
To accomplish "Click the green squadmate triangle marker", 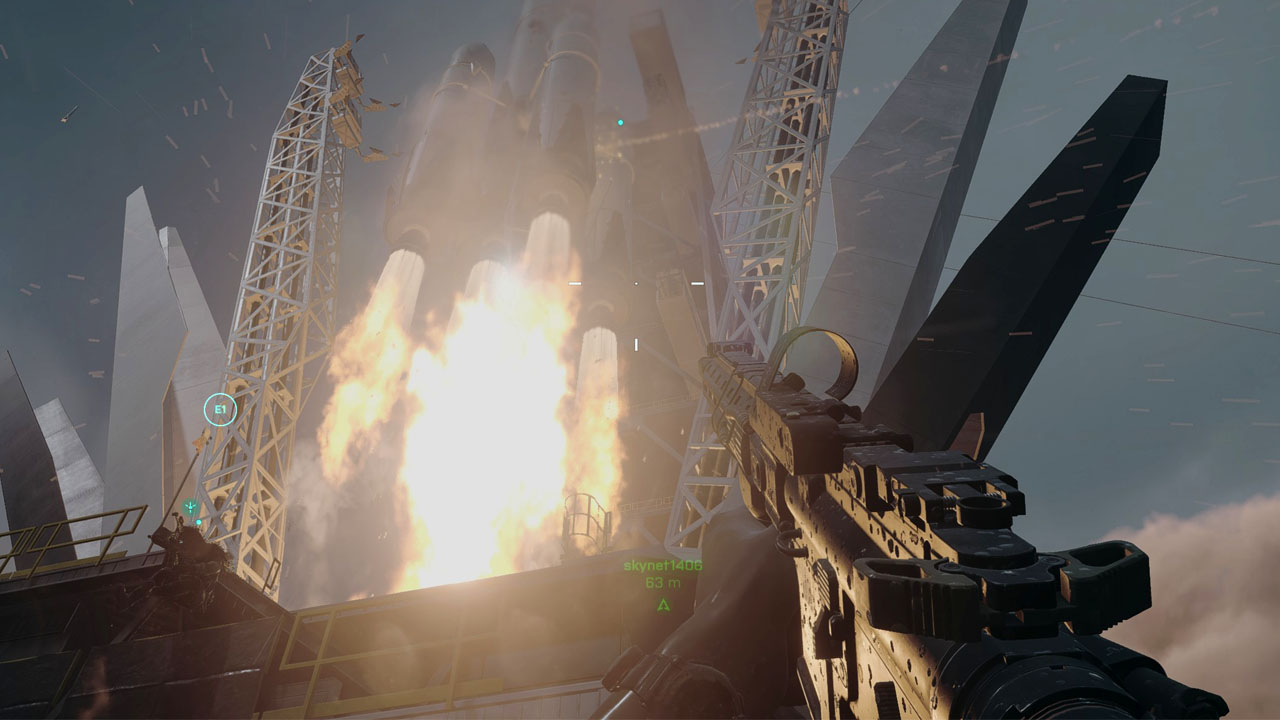I will tap(662, 604).
